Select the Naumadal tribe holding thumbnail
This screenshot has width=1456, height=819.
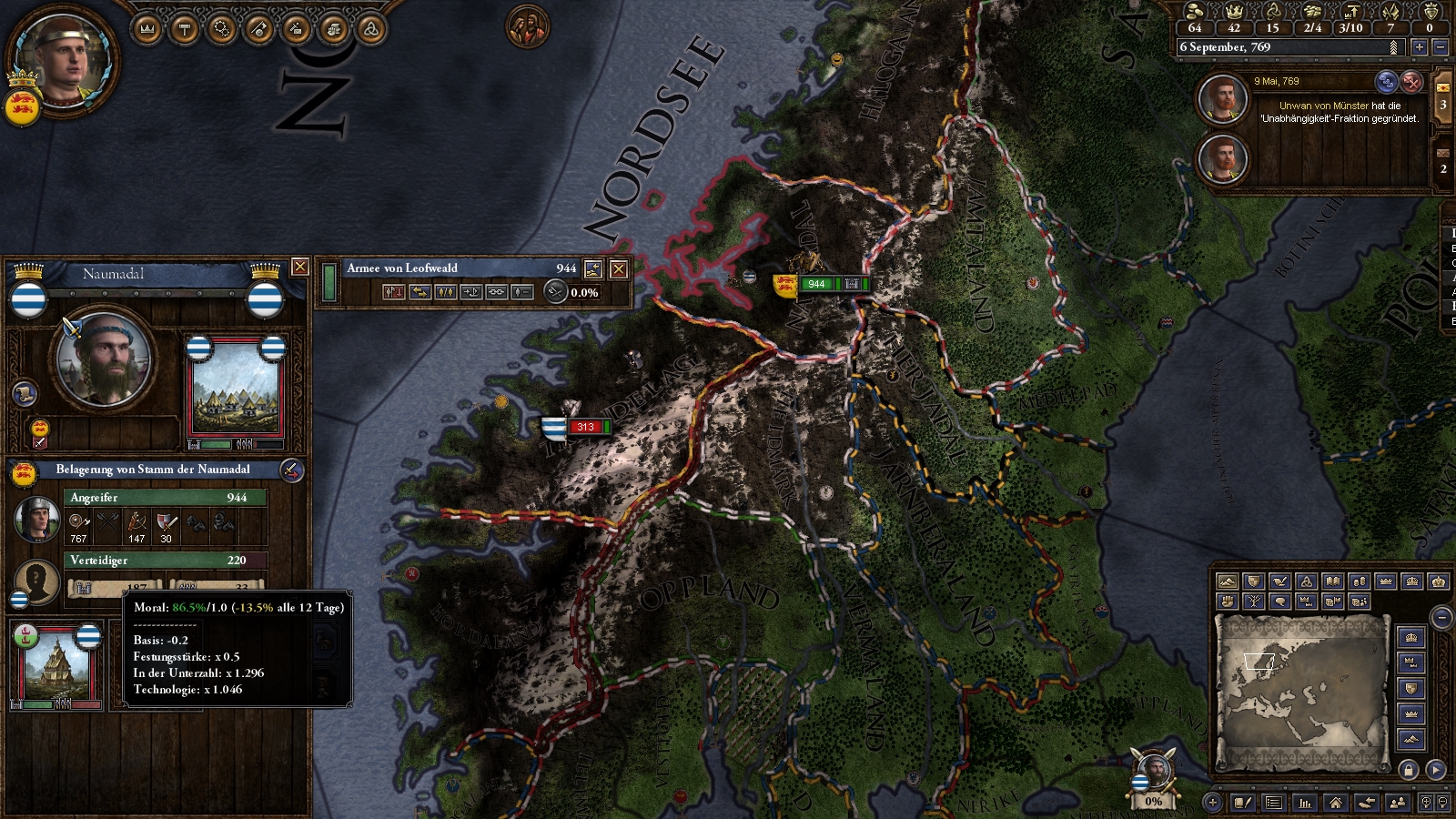pos(235,393)
